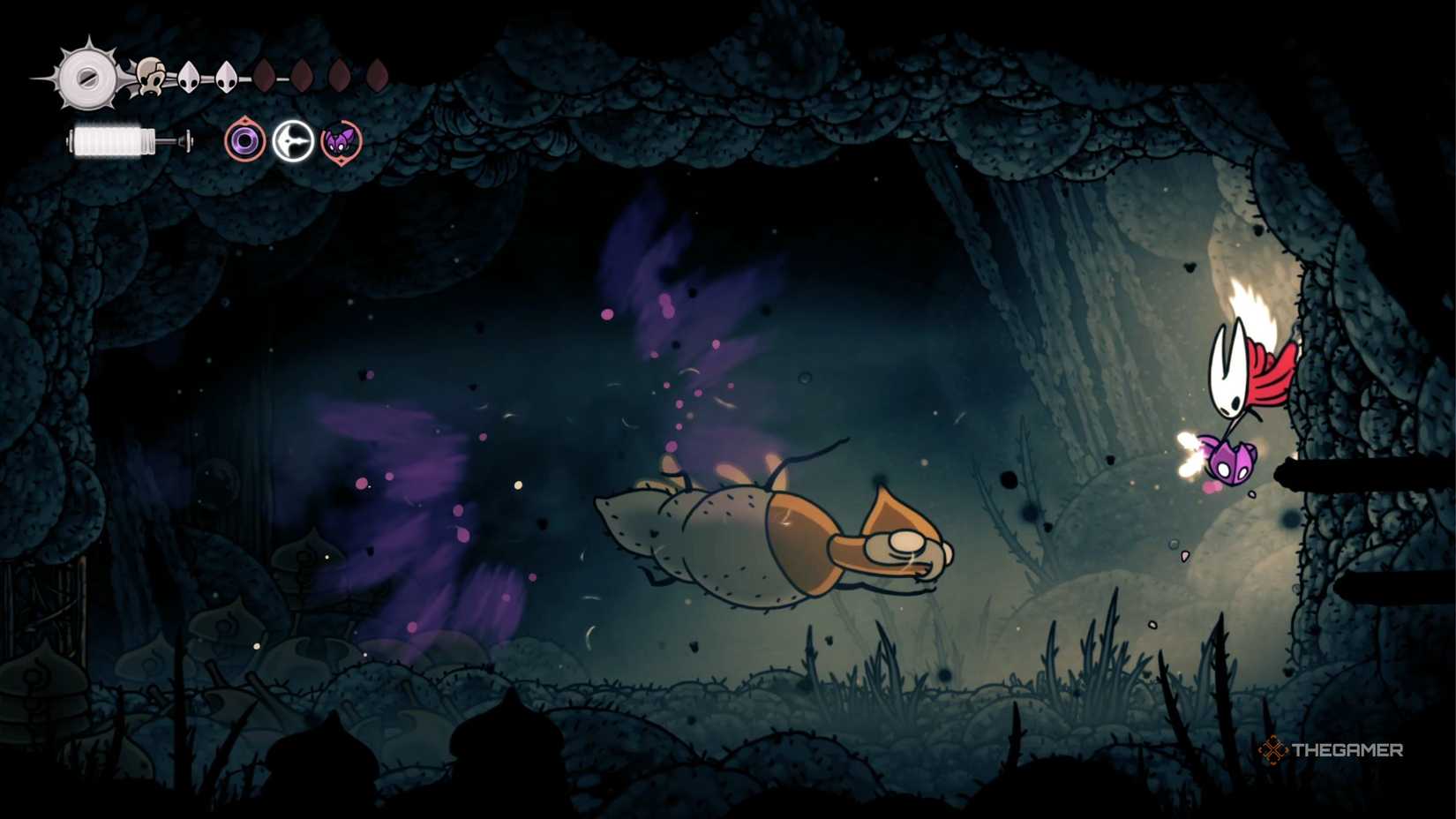Viewport: 1456px width, 819px height.
Task: Click the THEGAMER watermark text
Action: (x=1346, y=751)
